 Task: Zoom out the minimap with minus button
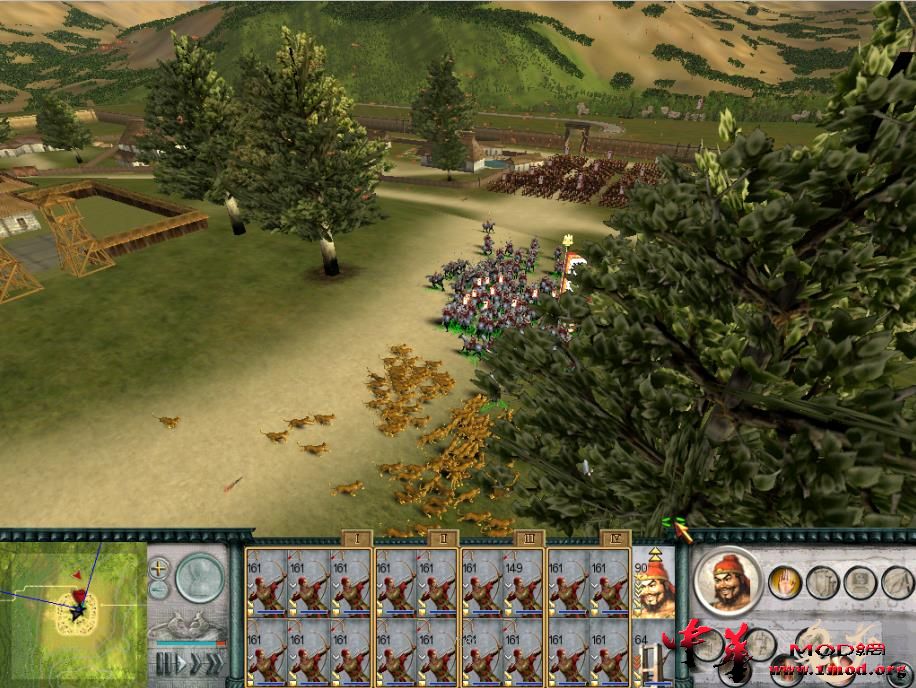[x=159, y=590]
